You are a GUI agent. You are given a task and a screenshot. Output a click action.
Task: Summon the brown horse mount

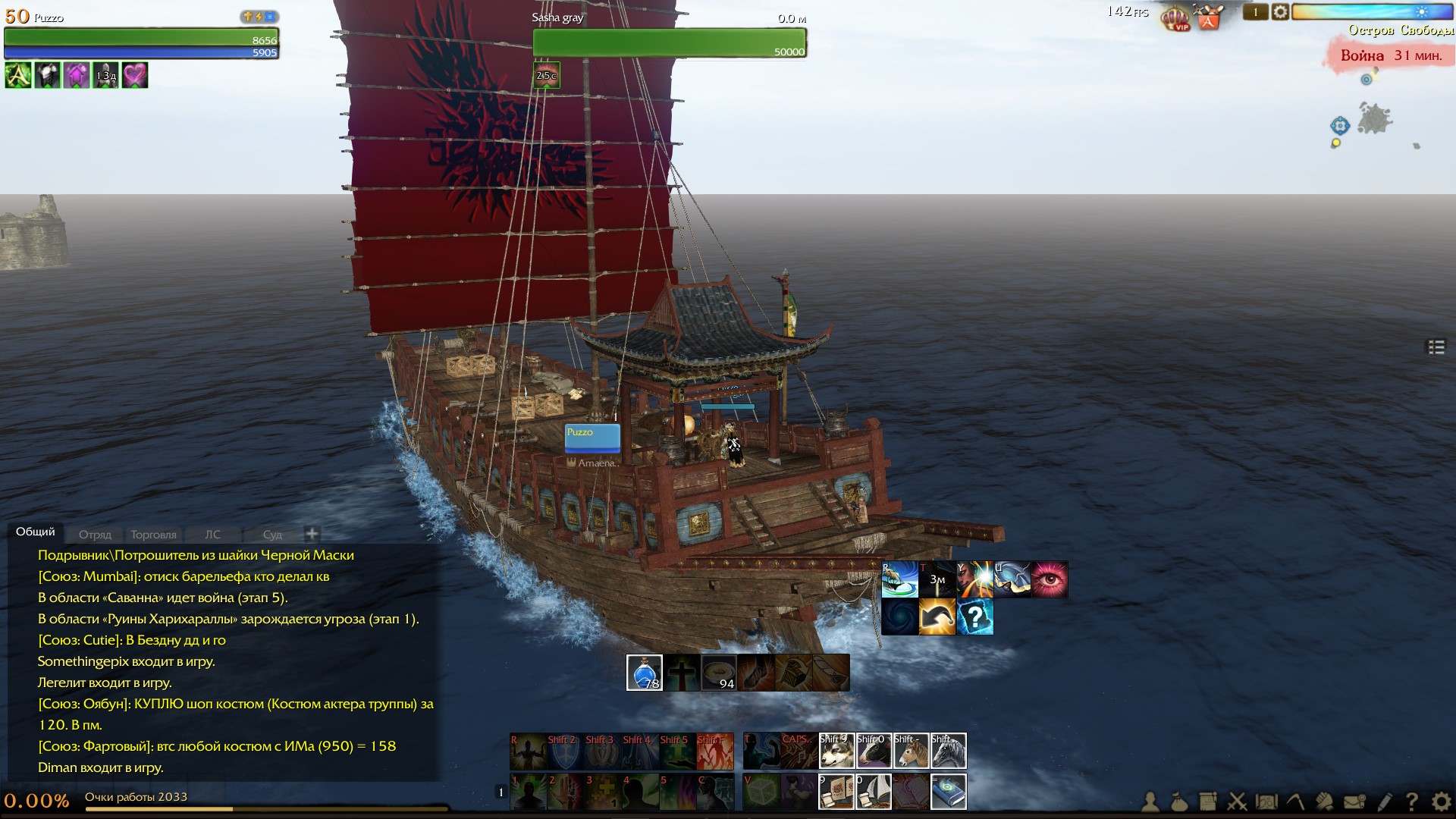coord(911,751)
